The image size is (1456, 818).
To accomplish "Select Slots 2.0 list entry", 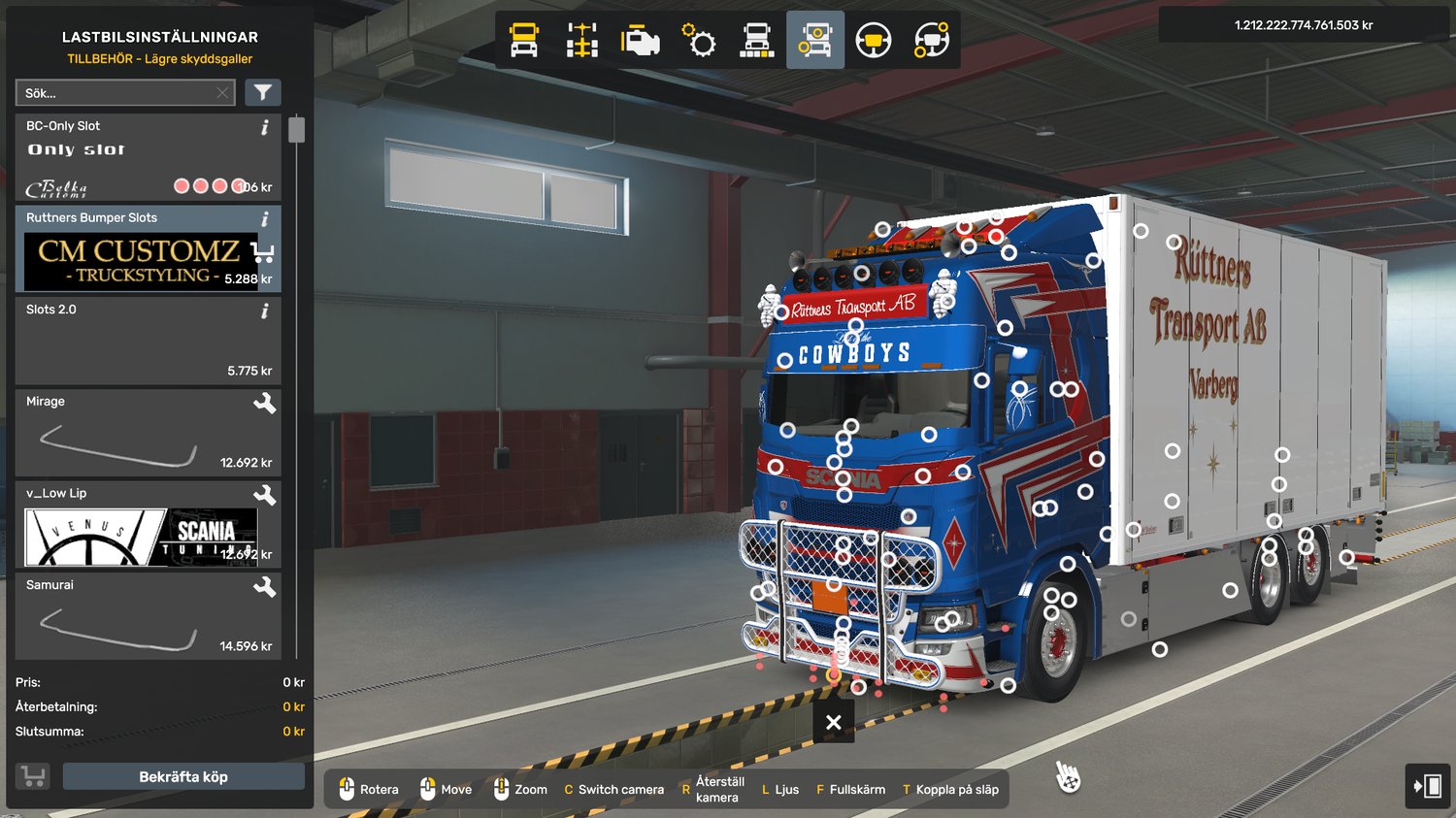I will [148, 341].
